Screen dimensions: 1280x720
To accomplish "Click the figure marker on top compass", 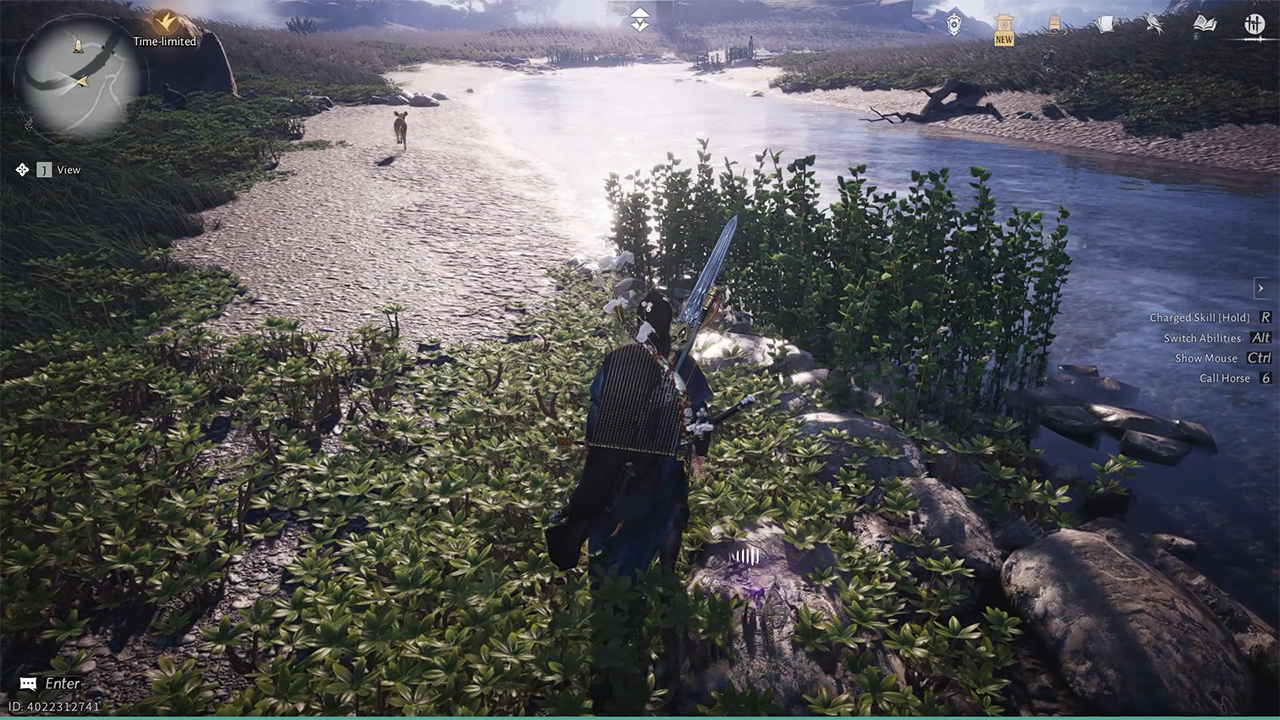I will [x=640, y=19].
